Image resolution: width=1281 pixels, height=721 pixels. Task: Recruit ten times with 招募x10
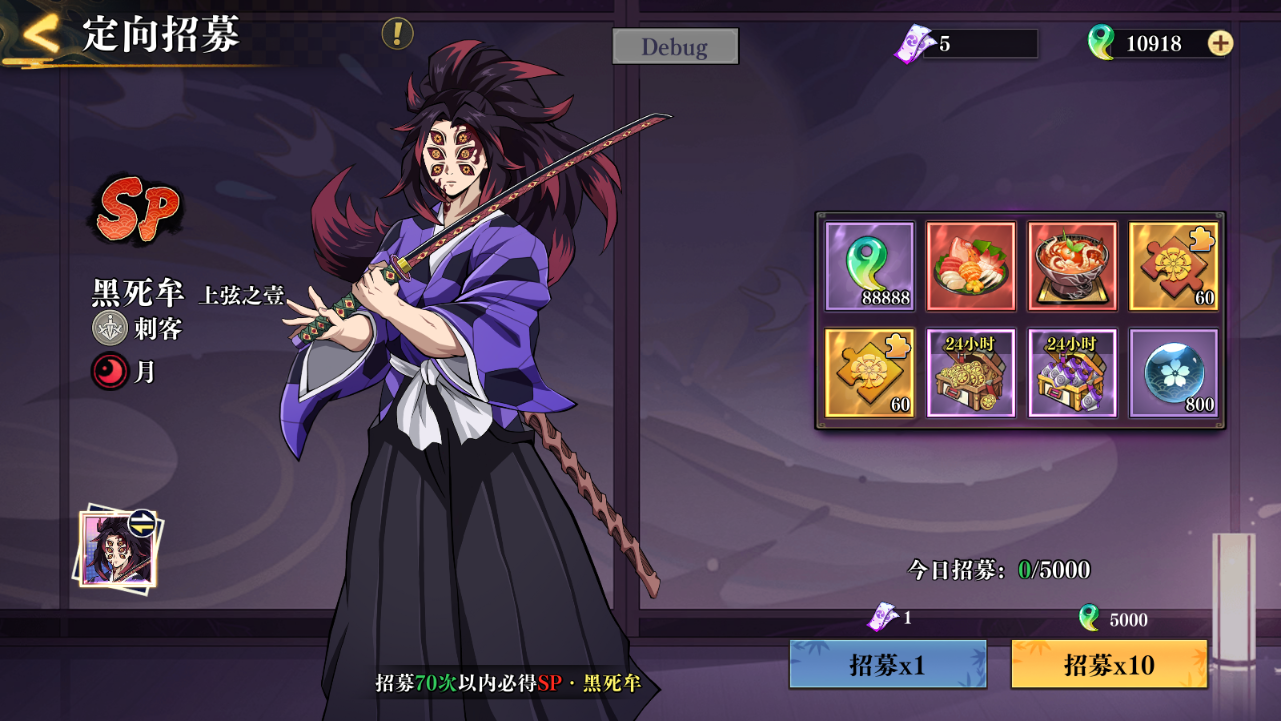click(1109, 665)
